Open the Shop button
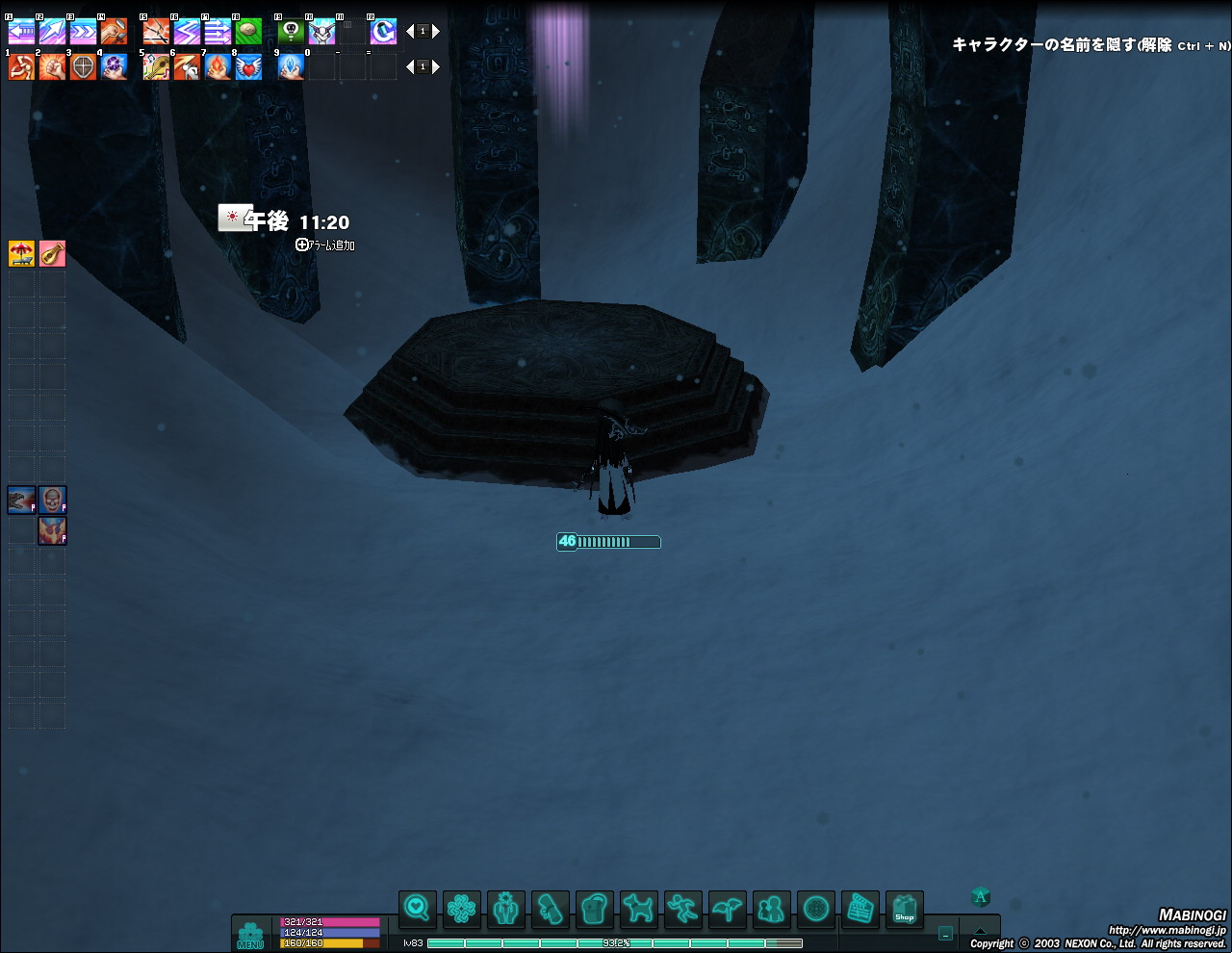The image size is (1232, 953). pyautogui.click(x=905, y=909)
